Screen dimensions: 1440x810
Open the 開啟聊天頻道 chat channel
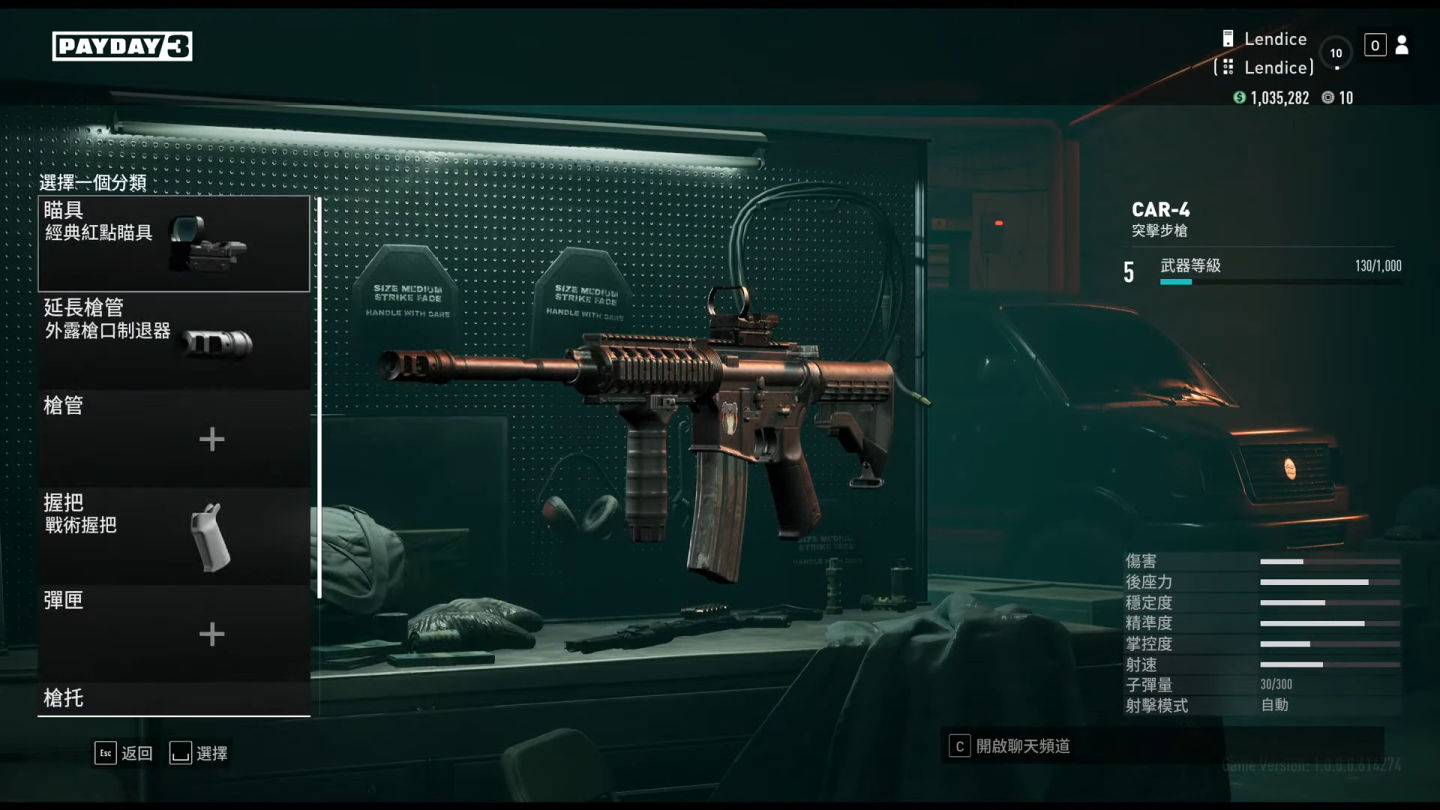(x=1010, y=746)
